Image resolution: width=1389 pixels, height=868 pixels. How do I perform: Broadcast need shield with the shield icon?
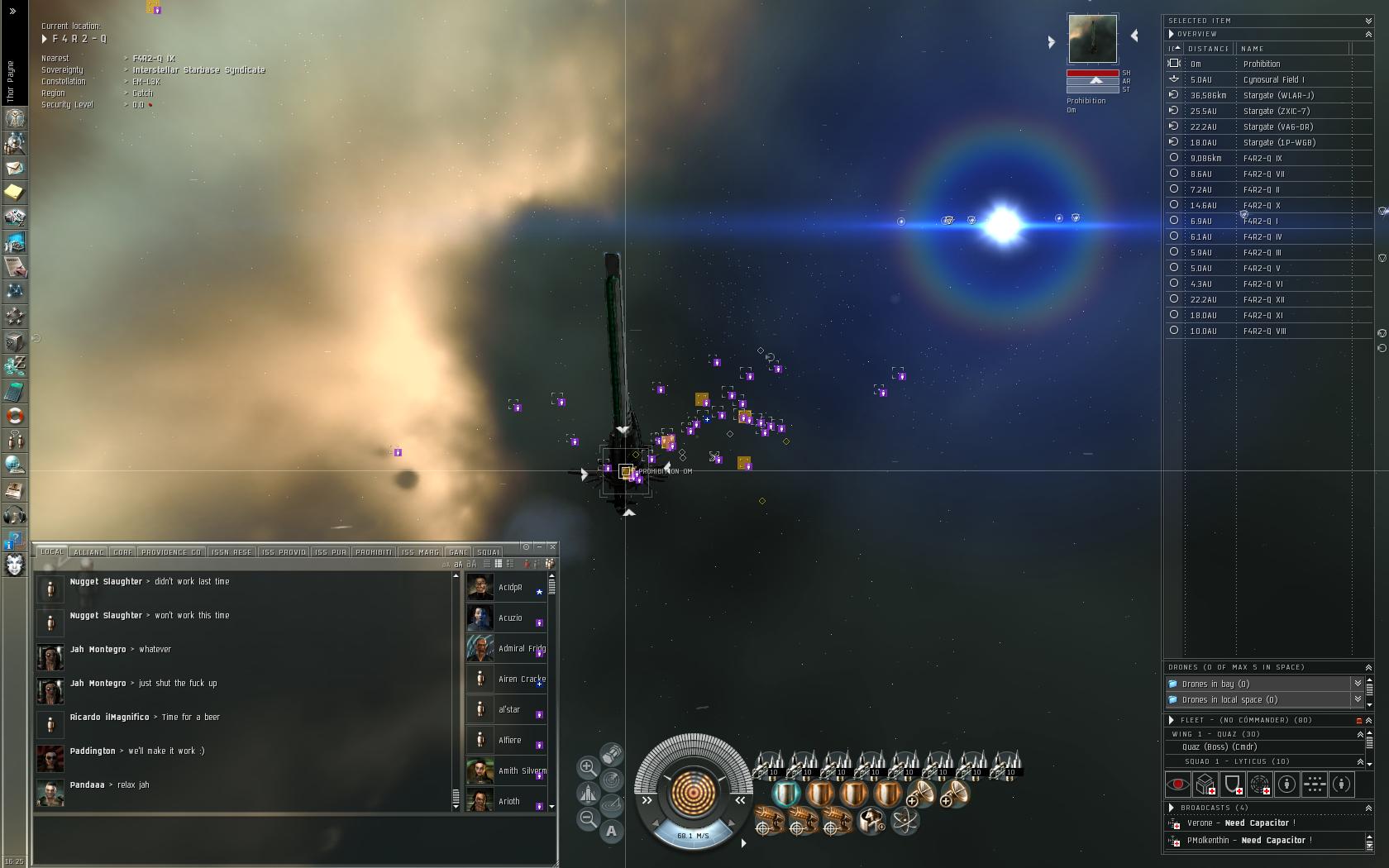tap(1233, 784)
